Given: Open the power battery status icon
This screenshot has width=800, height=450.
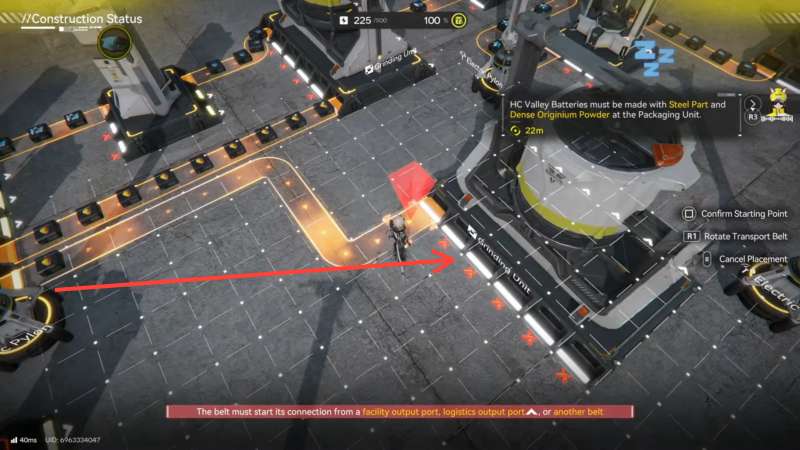Looking at the screenshot, I should pyautogui.click(x=457, y=19).
